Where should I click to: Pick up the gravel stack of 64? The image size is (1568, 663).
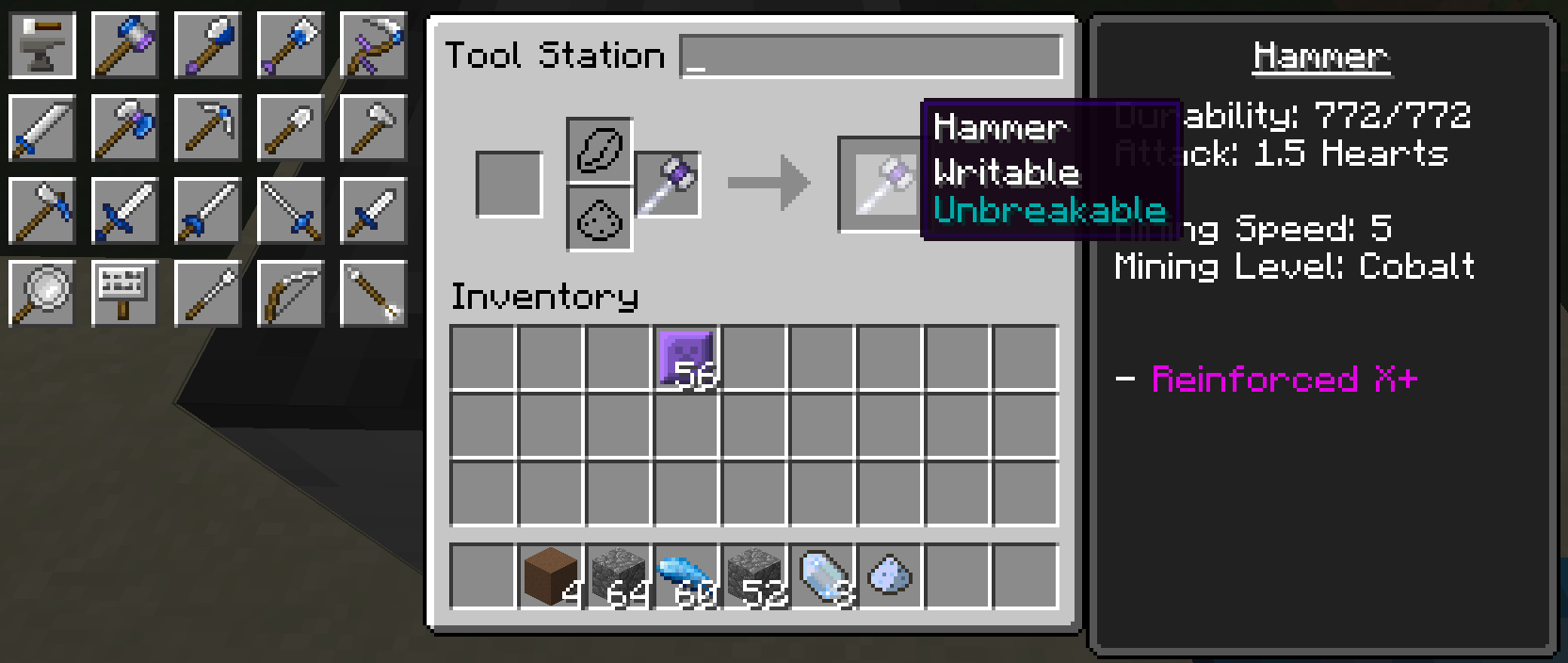tap(619, 576)
